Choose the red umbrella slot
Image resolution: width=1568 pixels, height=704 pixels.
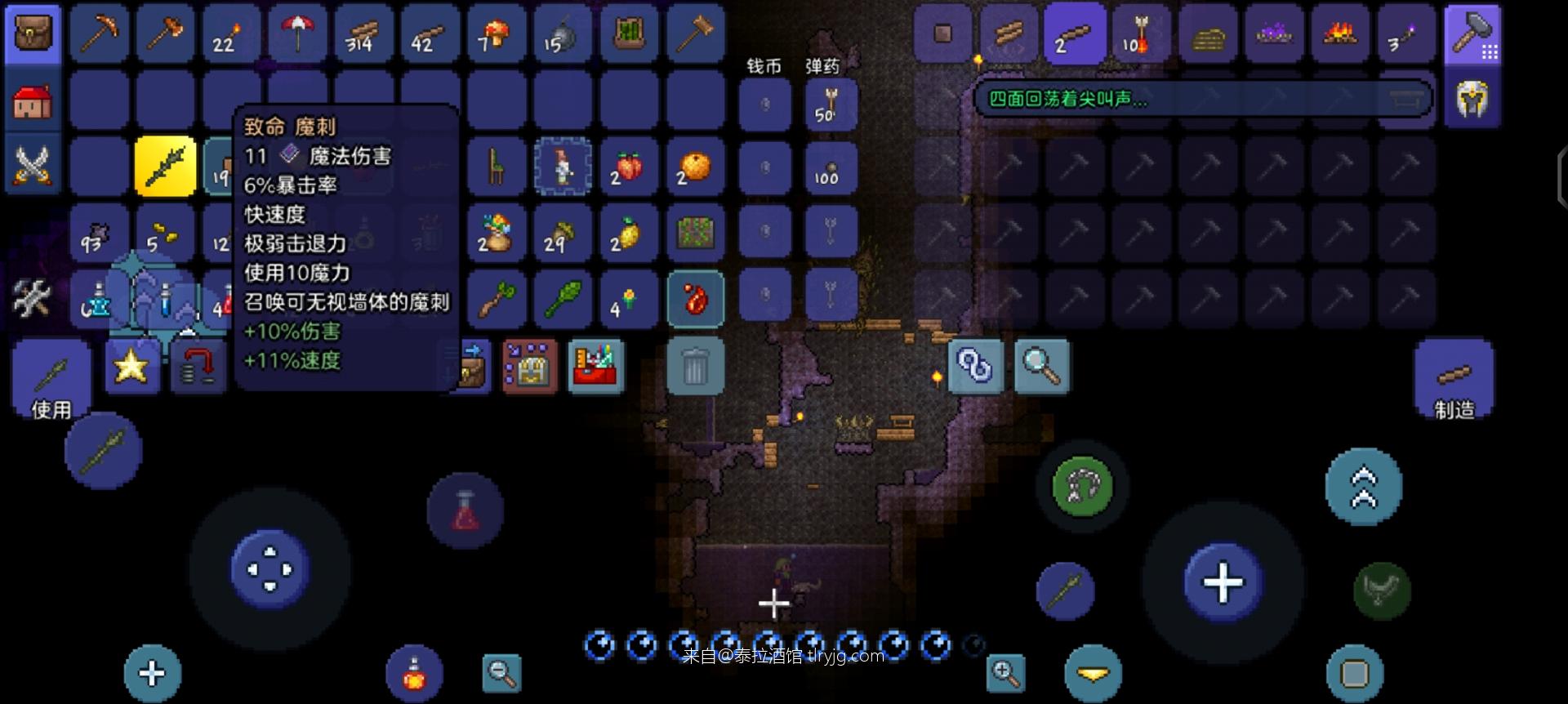coord(298,33)
